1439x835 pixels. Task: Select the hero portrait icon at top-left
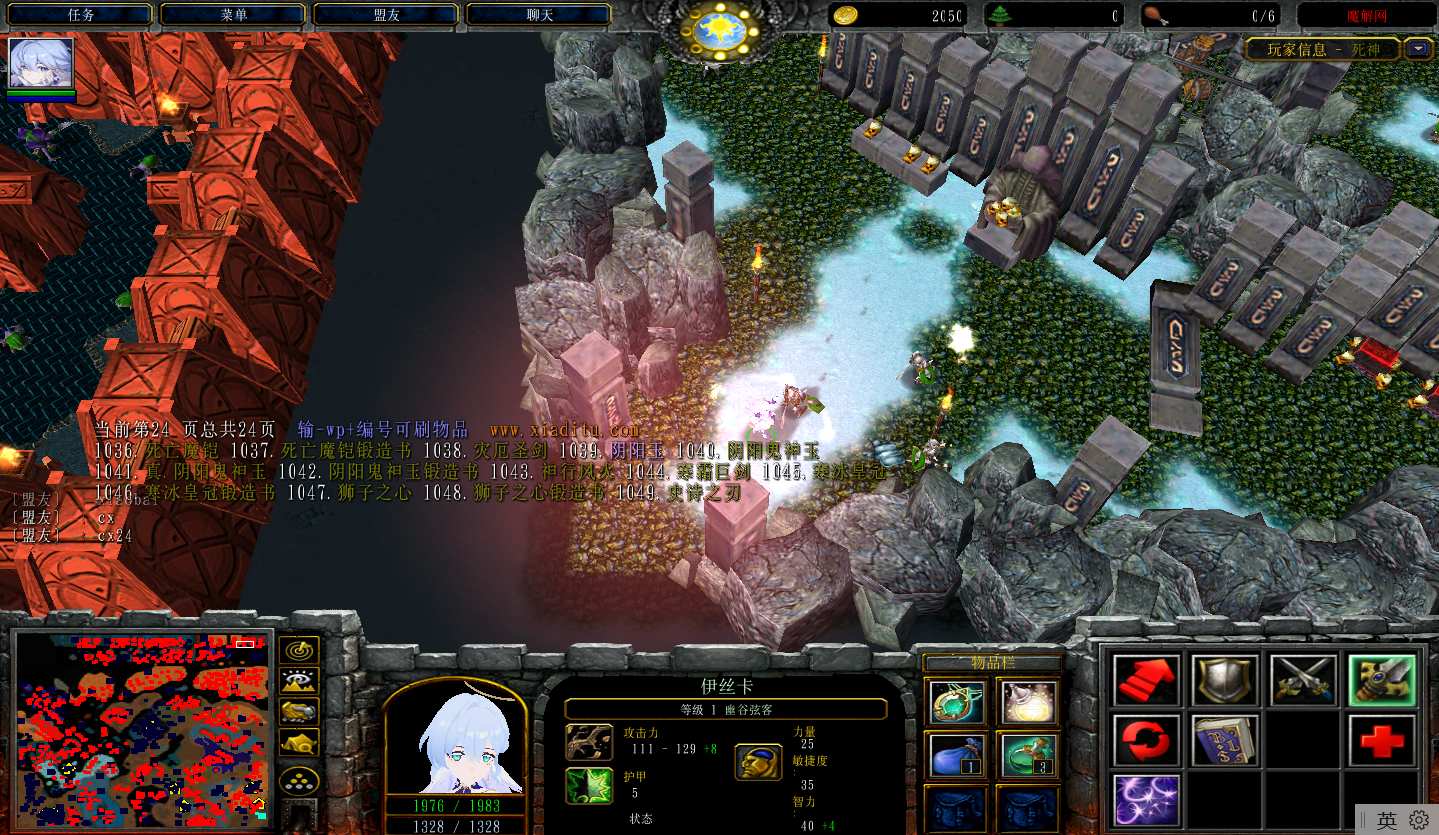[41, 64]
